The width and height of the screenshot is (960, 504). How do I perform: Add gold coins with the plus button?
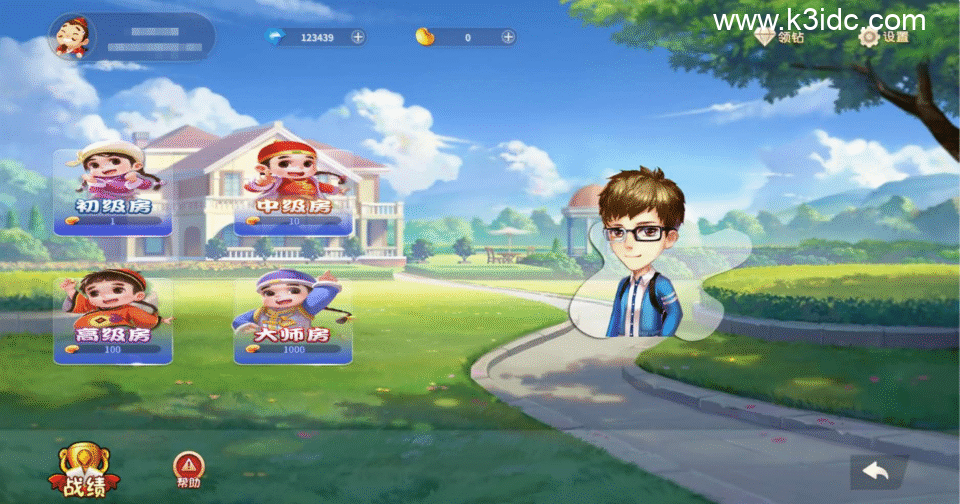pos(508,37)
